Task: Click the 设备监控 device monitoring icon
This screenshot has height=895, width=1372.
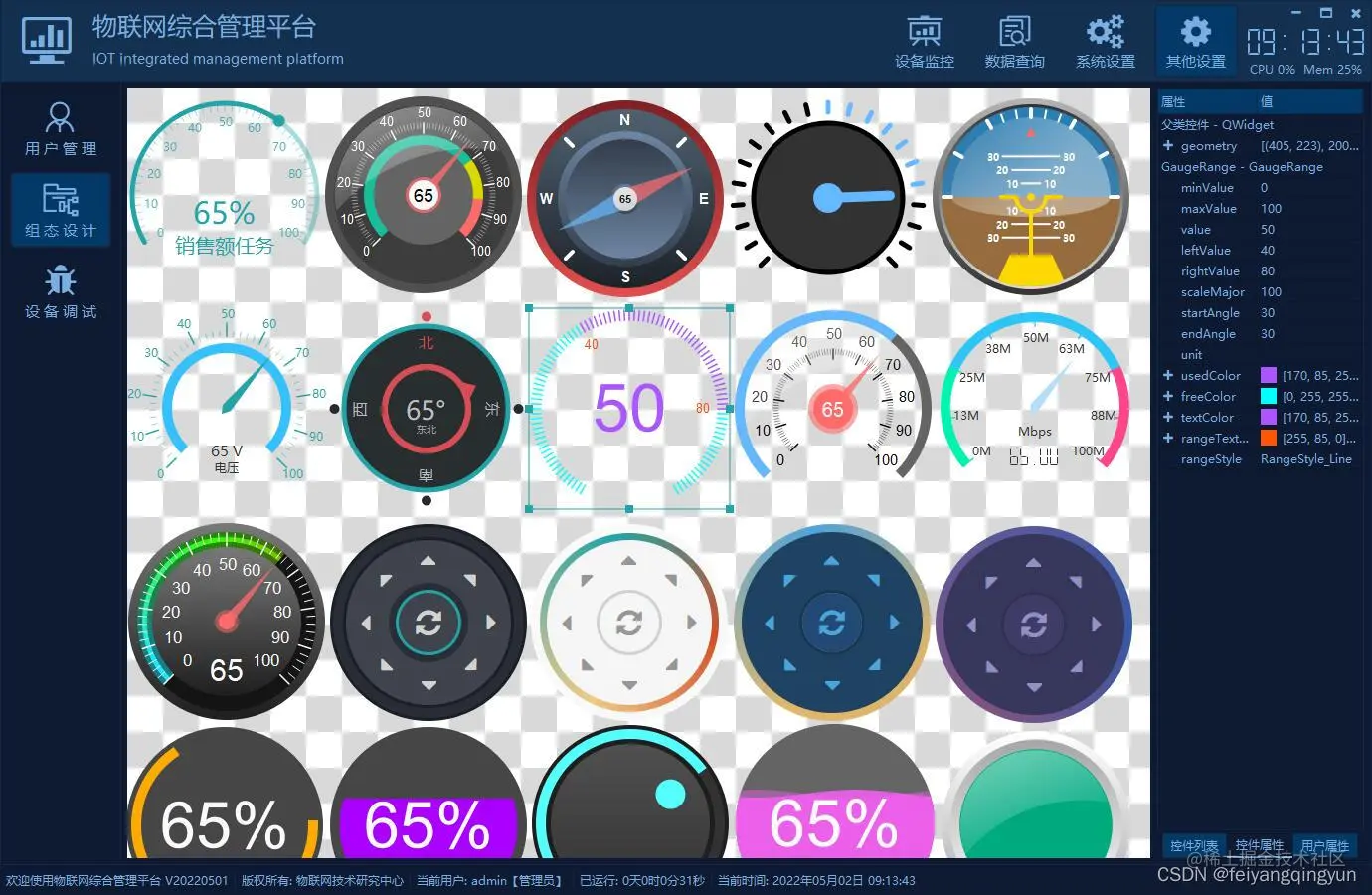Action: (924, 40)
